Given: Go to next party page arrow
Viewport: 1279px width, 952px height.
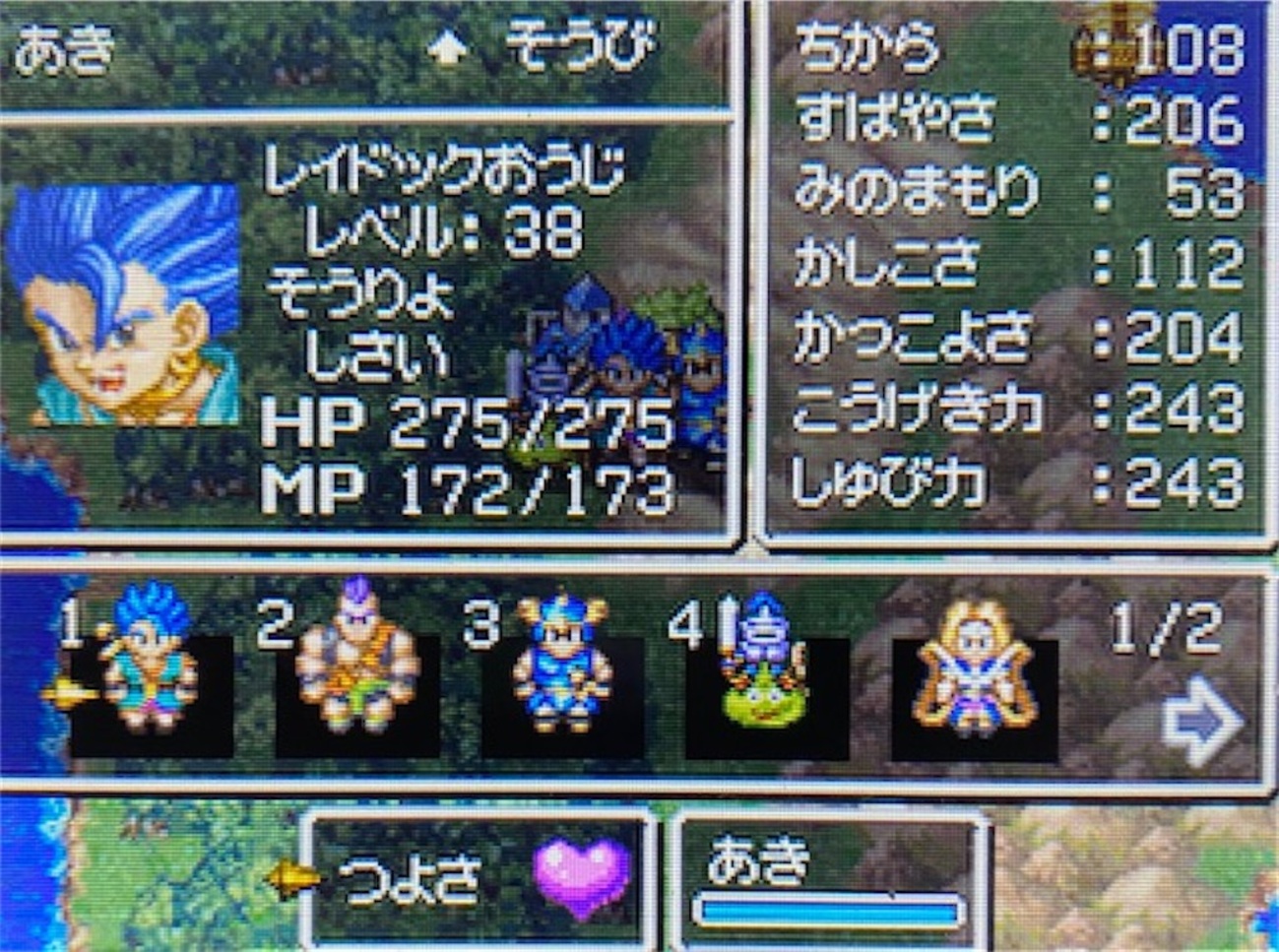Looking at the screenshot, I should (x=1200, y=725).
